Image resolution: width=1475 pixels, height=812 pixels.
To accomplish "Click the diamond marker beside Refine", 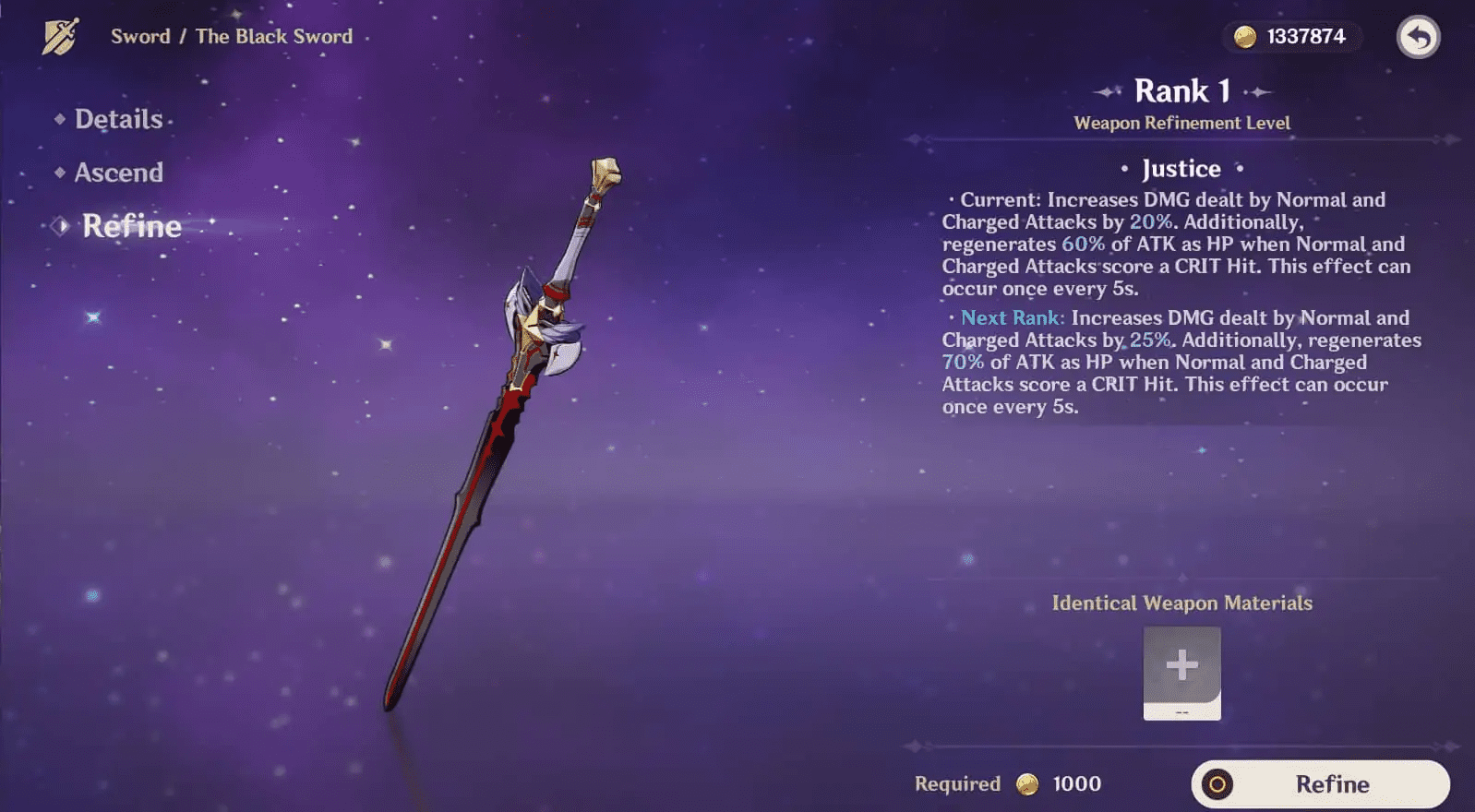I will coord(59,226).
